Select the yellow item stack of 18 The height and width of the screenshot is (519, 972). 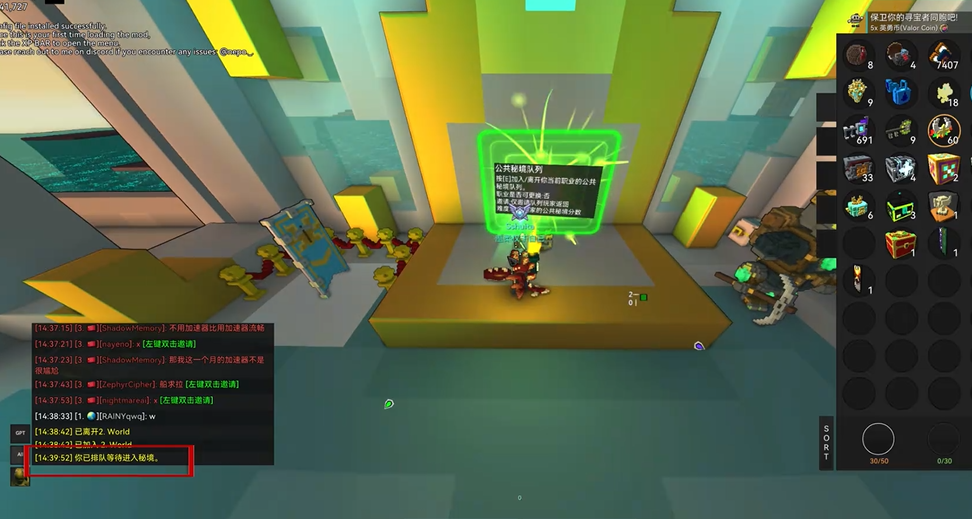[943, 93]
